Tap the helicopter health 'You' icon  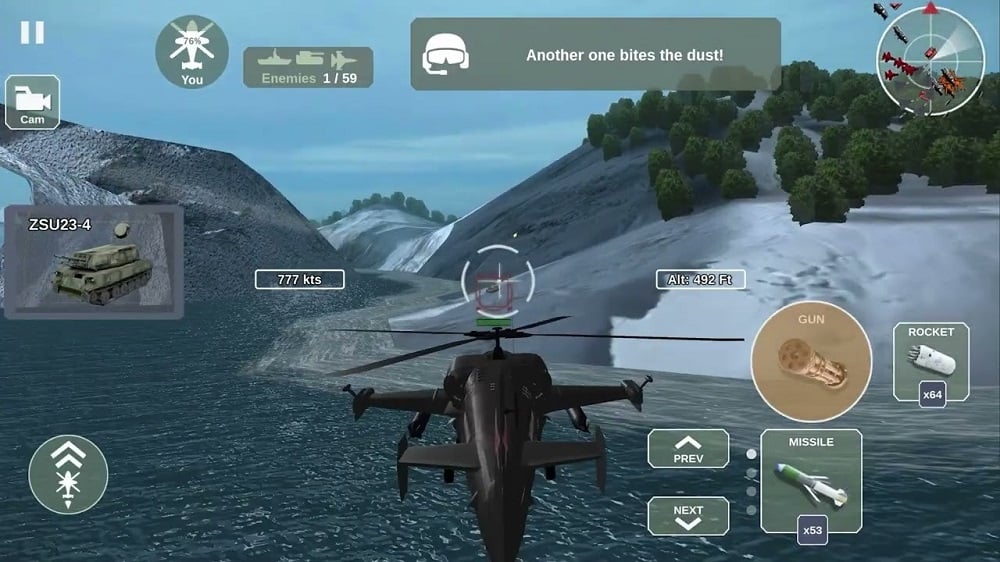point(191,51)
